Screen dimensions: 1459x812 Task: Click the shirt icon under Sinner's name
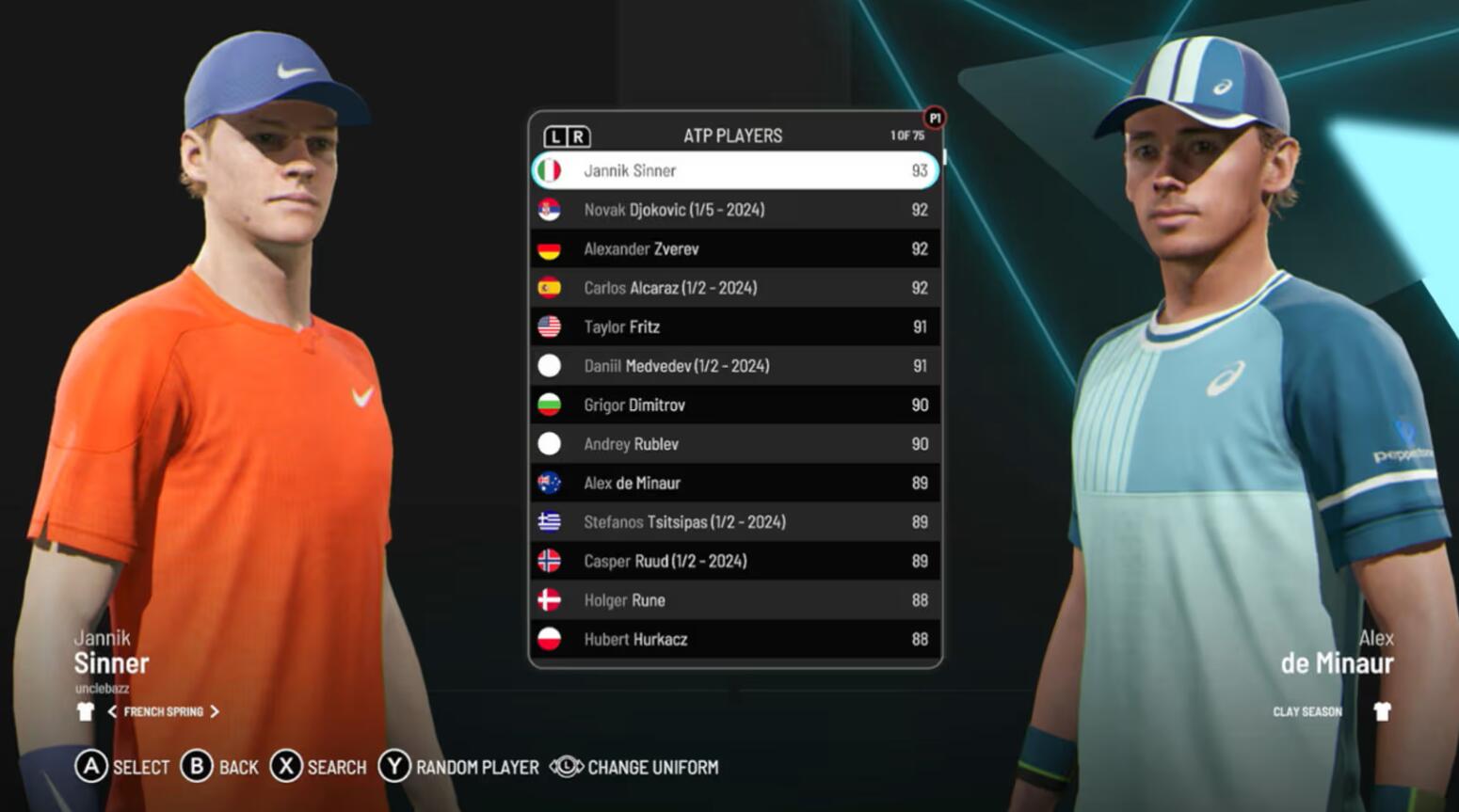[x=85, y=711]
